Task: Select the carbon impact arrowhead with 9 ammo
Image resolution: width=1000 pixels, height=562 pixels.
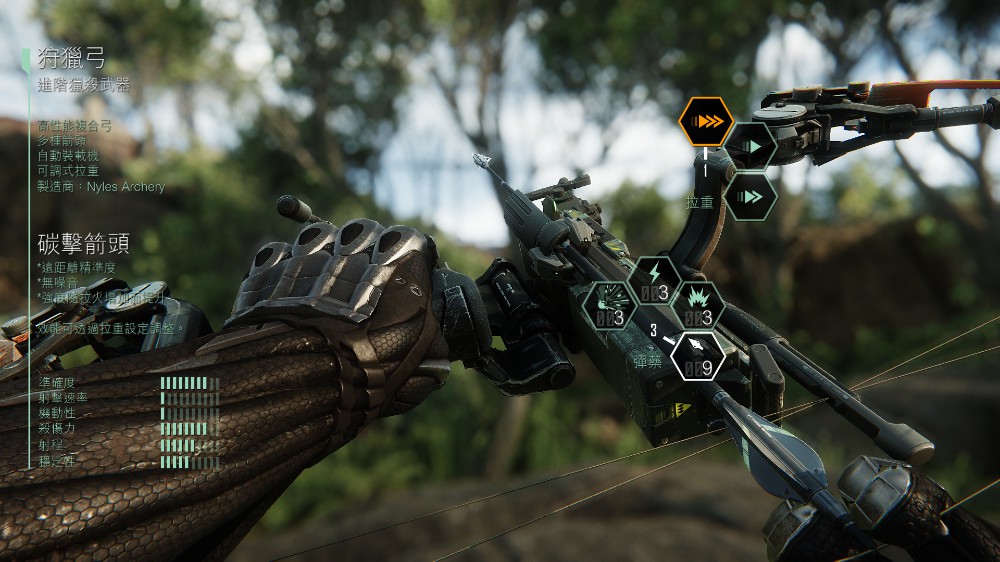Action: pos(698,357)
